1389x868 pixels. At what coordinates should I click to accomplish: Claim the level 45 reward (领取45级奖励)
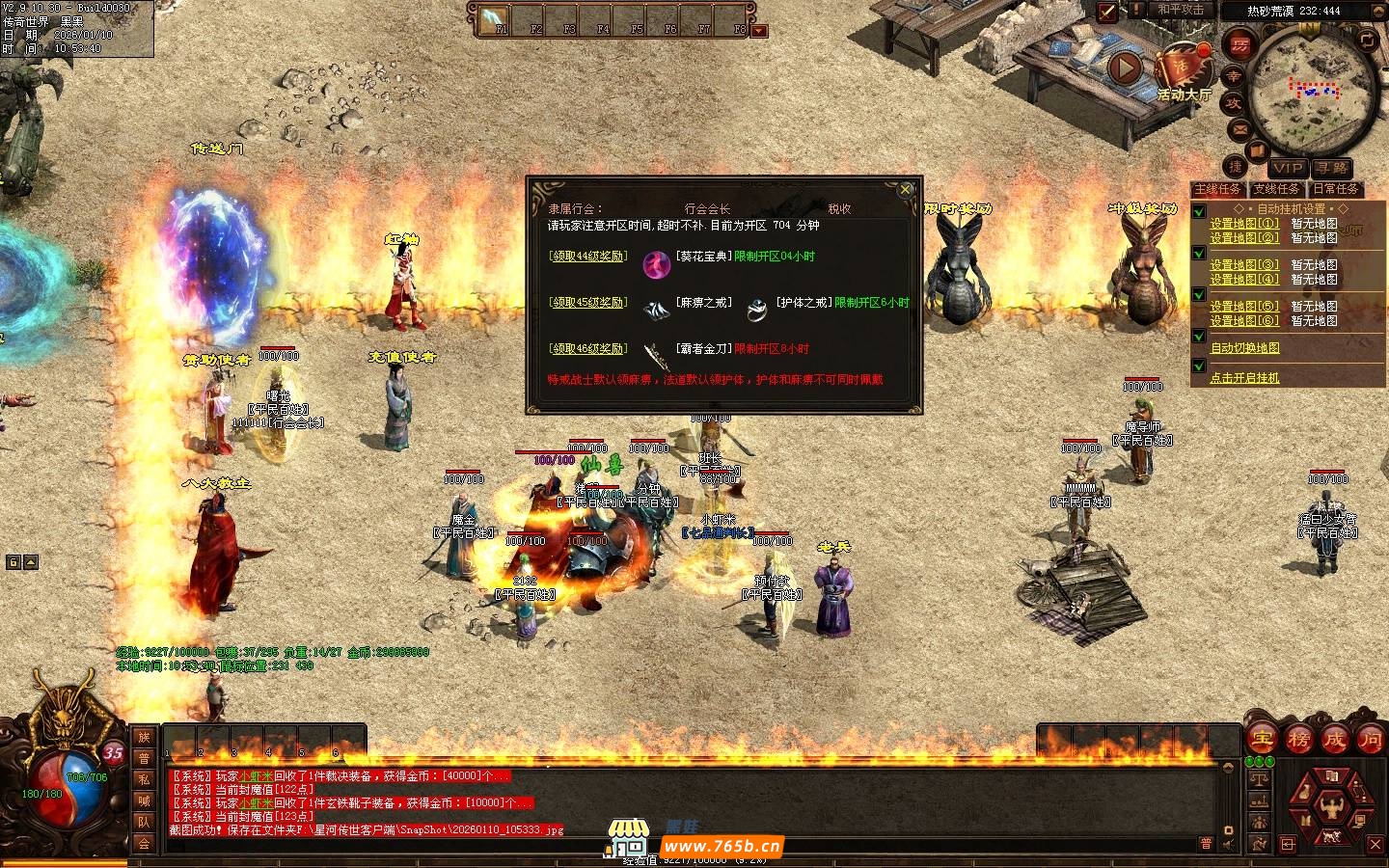[587, 303]
